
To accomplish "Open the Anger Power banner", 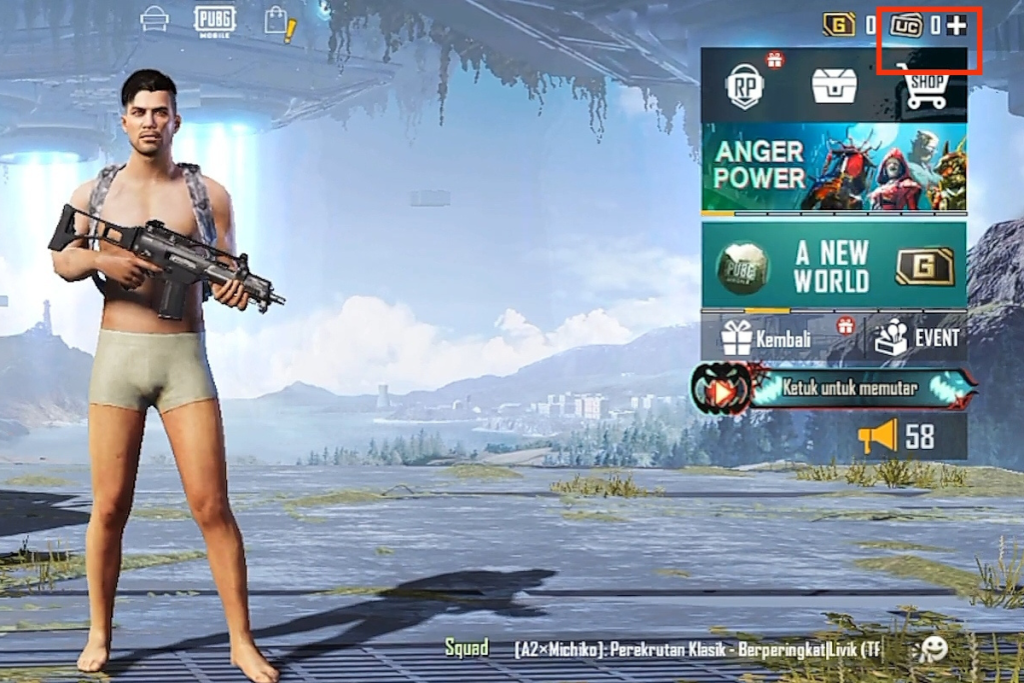I will point(834,166).
